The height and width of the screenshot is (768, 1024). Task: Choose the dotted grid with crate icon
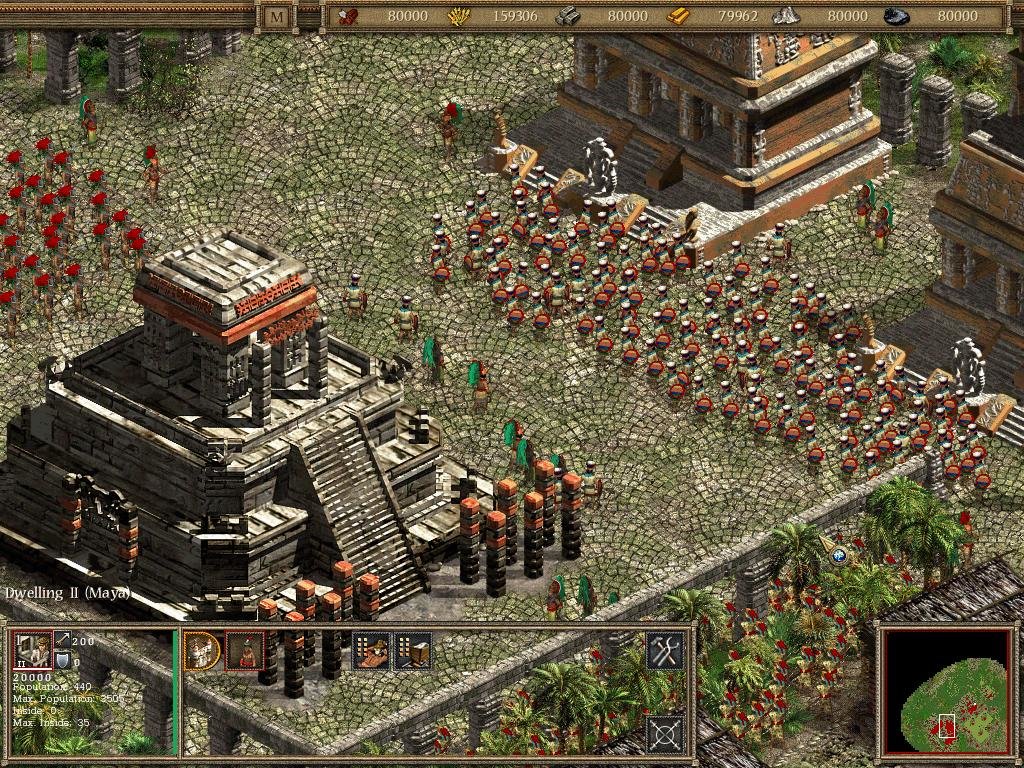click(x=413, y=651)
